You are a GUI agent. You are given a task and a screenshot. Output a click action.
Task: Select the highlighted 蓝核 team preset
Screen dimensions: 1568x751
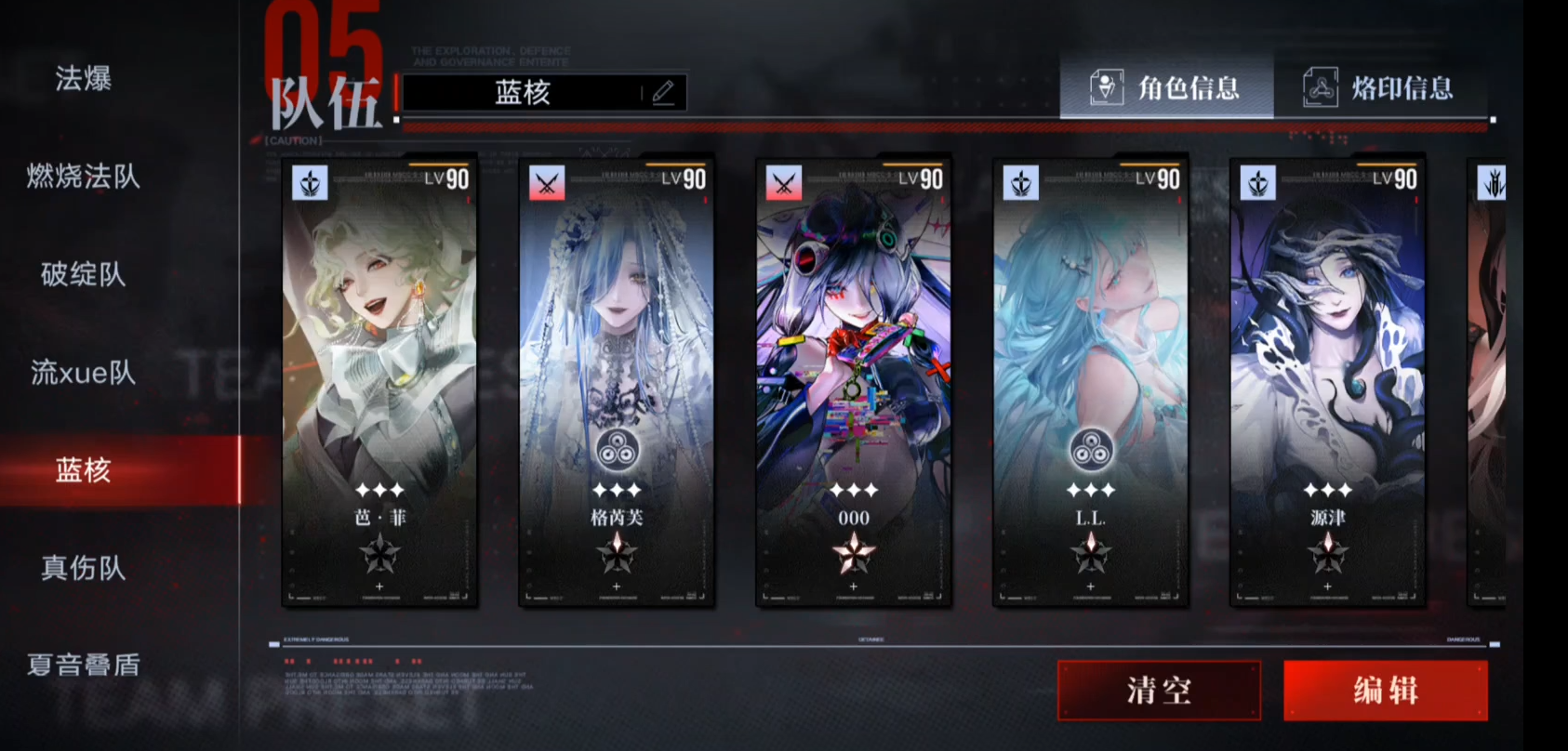[x=84, y=470]
